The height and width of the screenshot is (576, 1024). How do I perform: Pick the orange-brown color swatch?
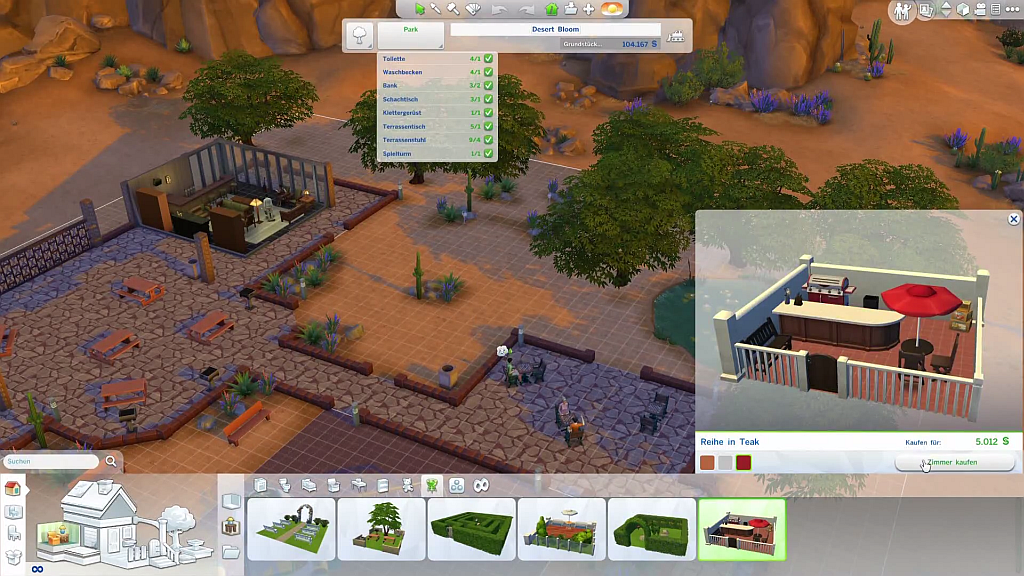(x=707, y=462)
